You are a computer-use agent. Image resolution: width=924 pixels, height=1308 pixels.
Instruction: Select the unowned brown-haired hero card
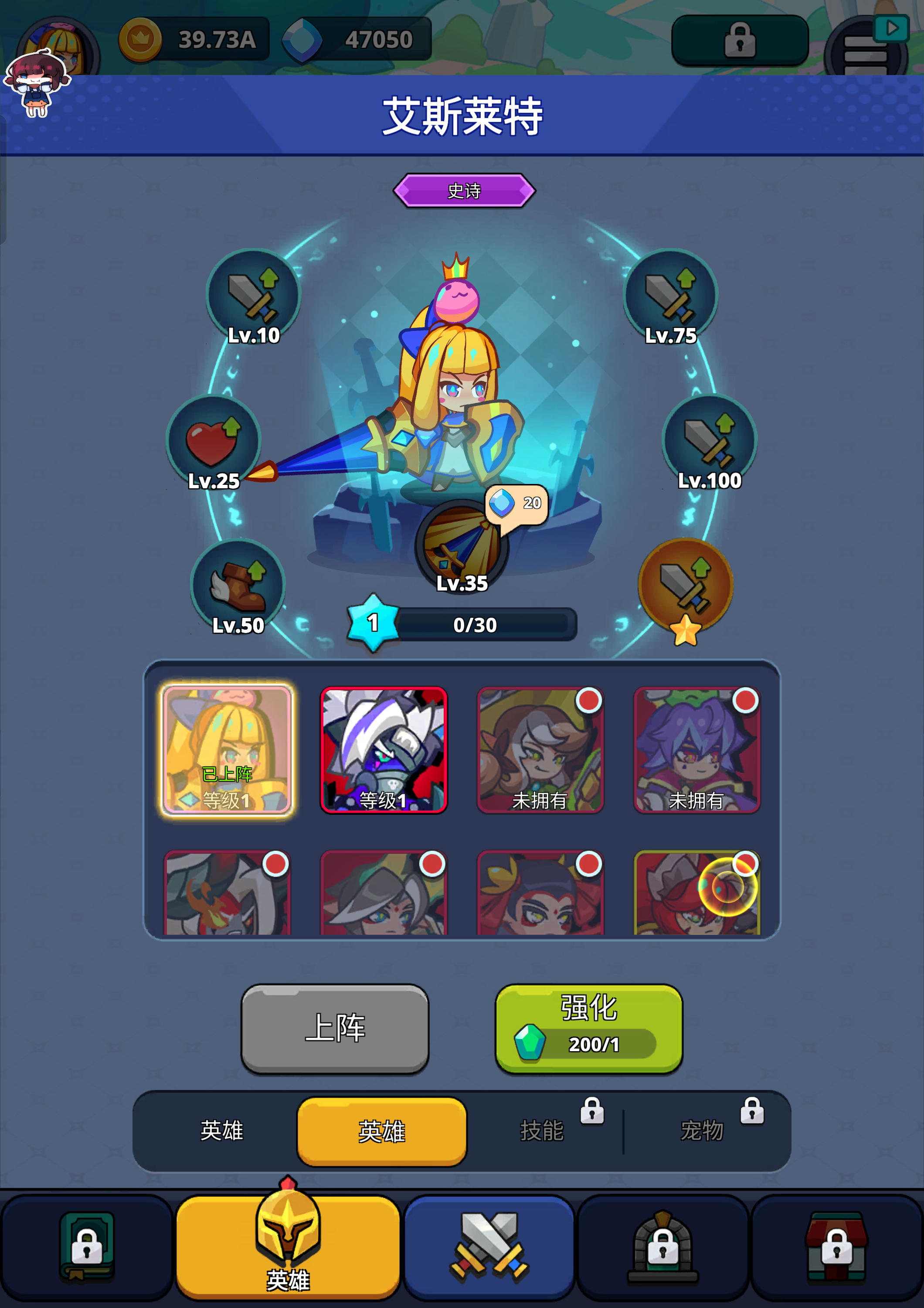pos(540,750)
